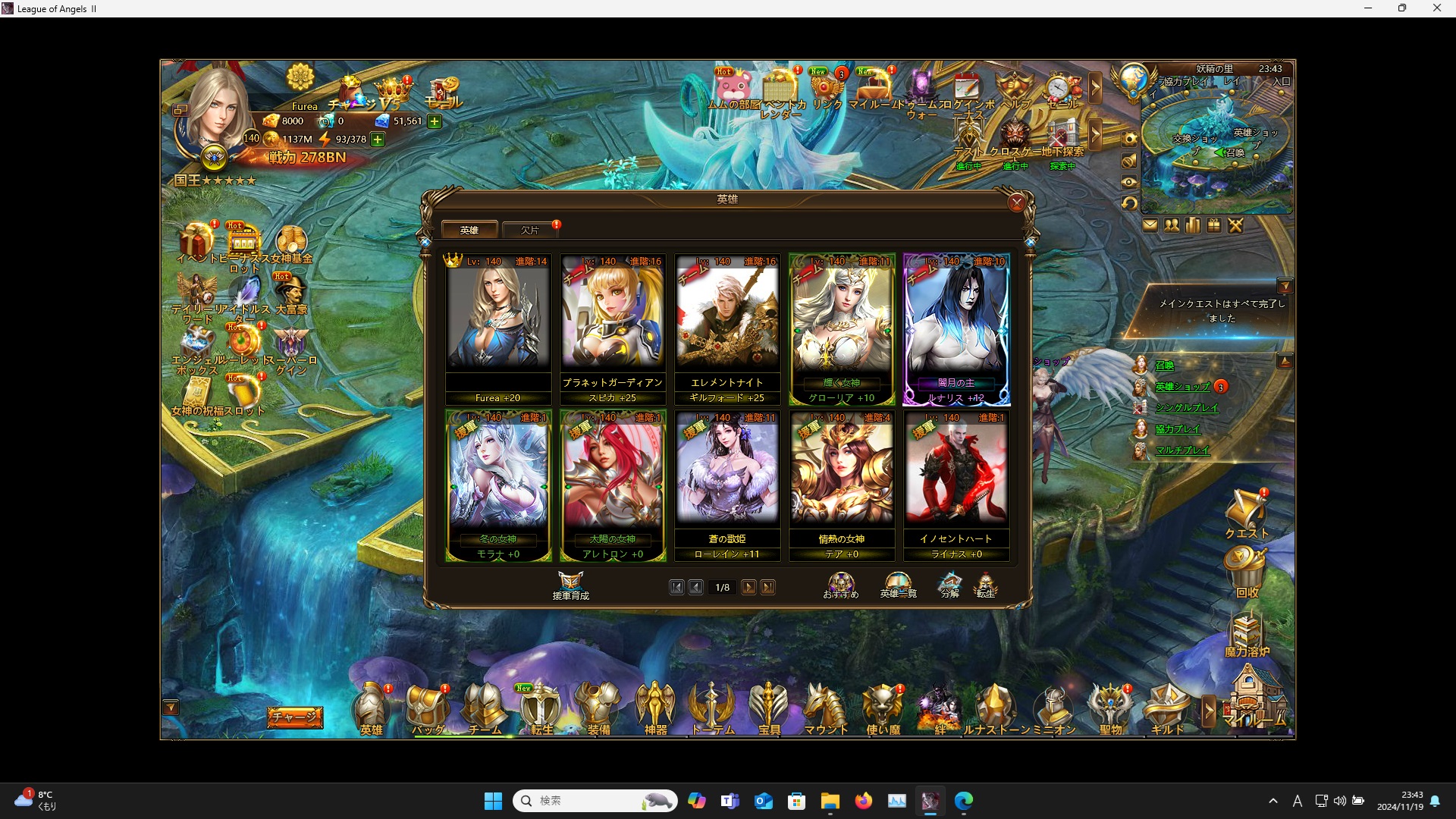
Task: Click the next page arrow in hero list
Action: pyautogui.click(x=748, y=587)
